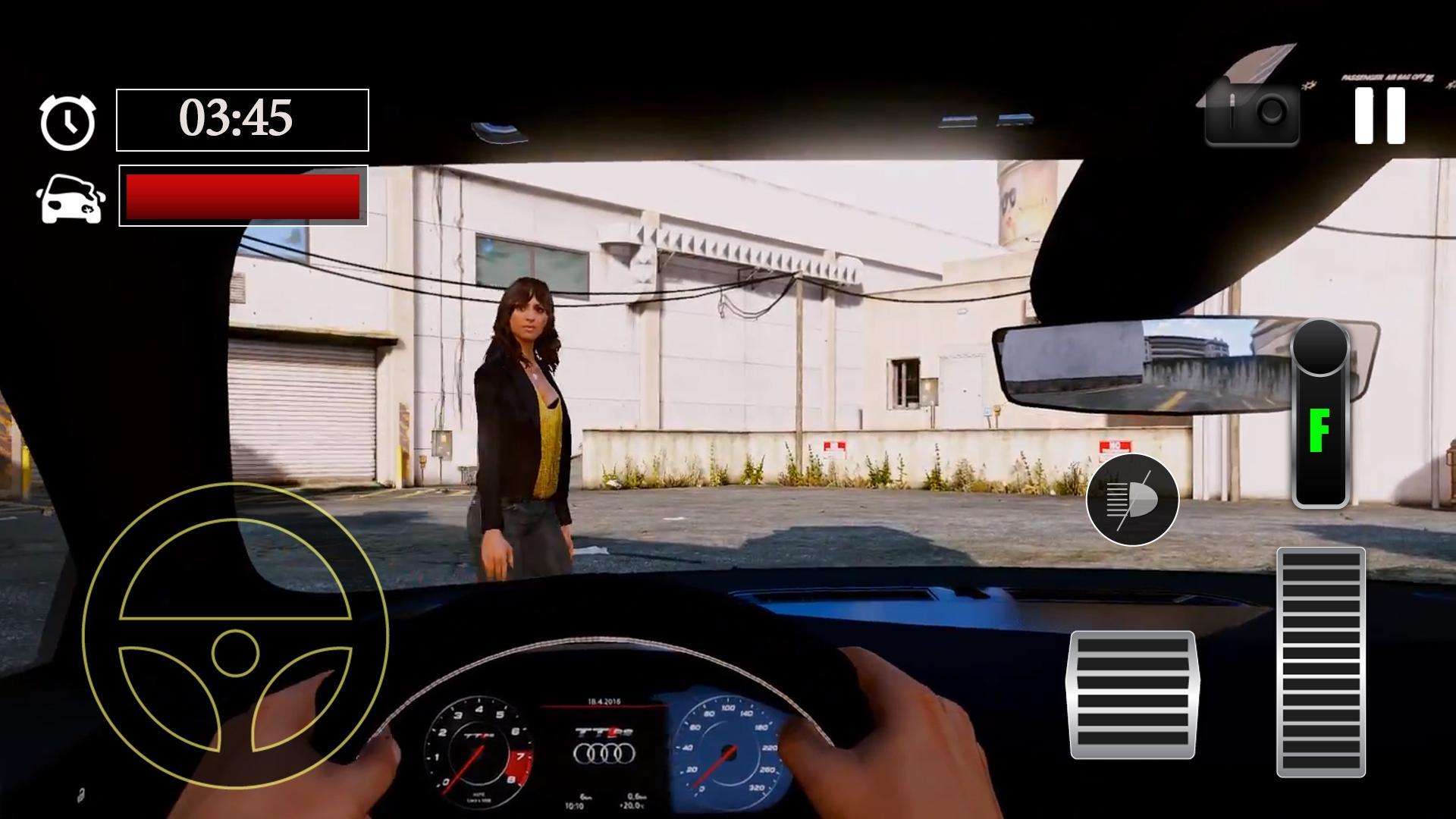Image resolution: width=1456 pixels, height=819 pixels.
Task: Click the stopwatch timer icon
Action: point(67,120)
